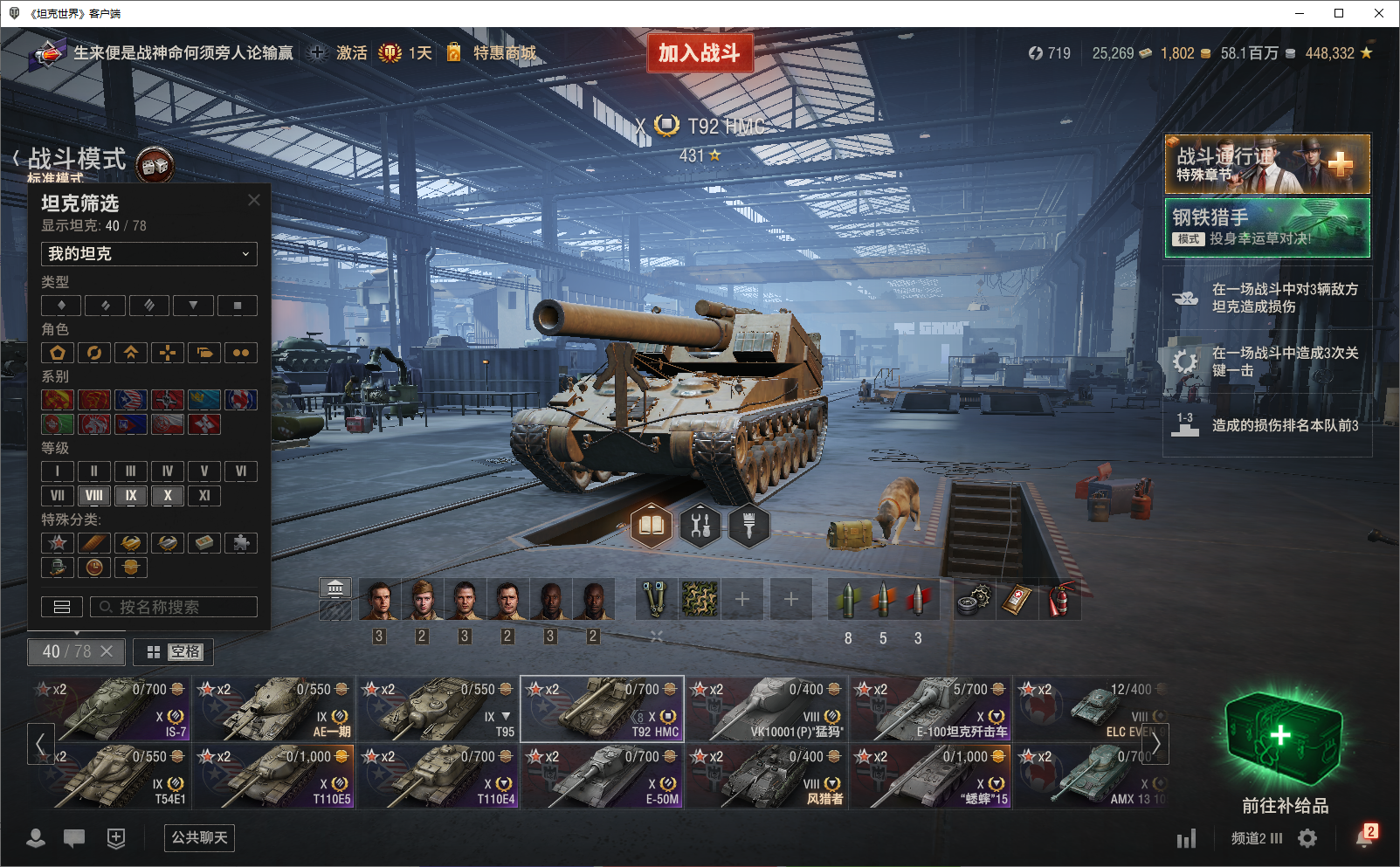
Task: Open the fire extinguisher consumable slot
Action: (x=1060, y=600)
